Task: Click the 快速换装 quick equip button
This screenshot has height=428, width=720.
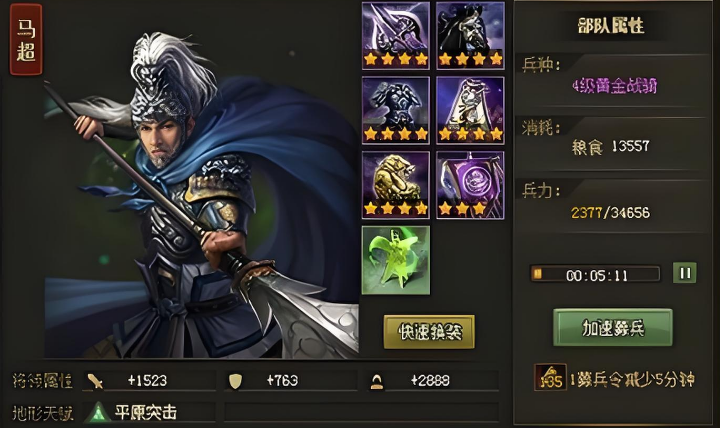Action: coord(429,332)
